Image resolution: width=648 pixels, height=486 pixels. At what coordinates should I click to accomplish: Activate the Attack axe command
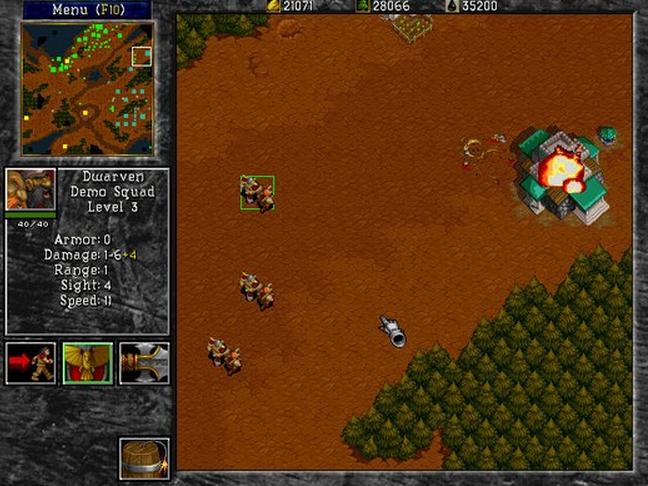pyautogui.click(x=144, y=363)
